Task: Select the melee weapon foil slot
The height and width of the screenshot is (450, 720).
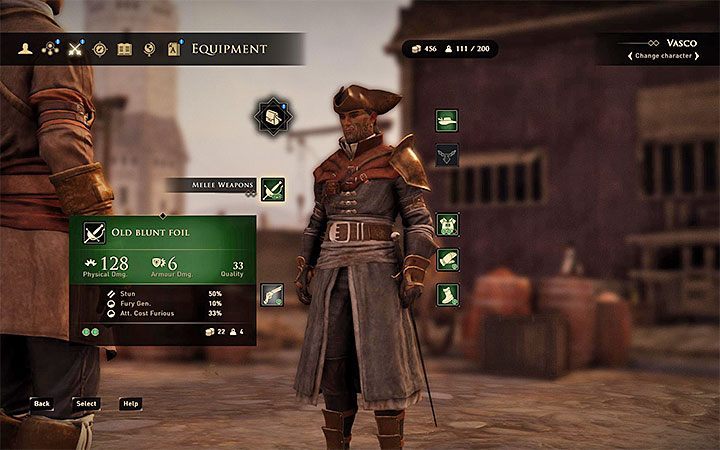Action: (272, 188)
